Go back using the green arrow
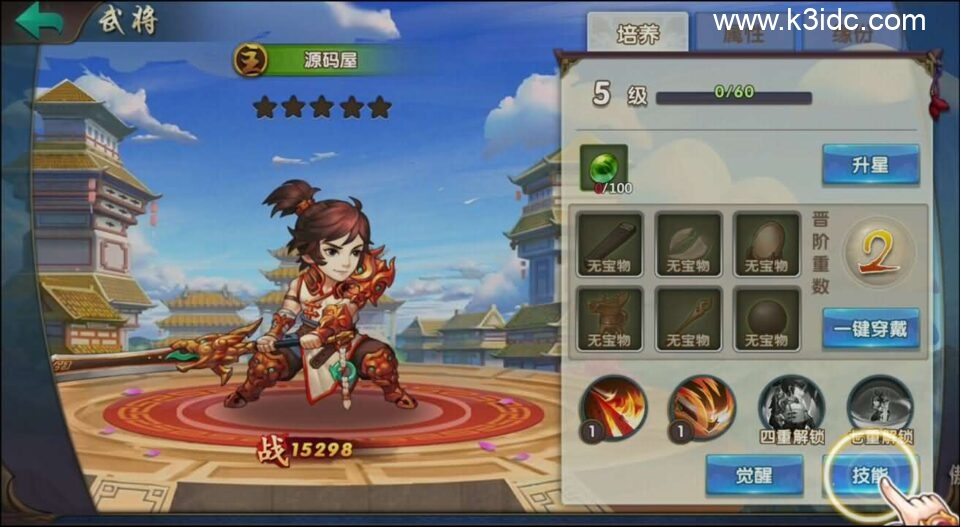This screenshot has width=960, height=527. click(x=38, y=20)
